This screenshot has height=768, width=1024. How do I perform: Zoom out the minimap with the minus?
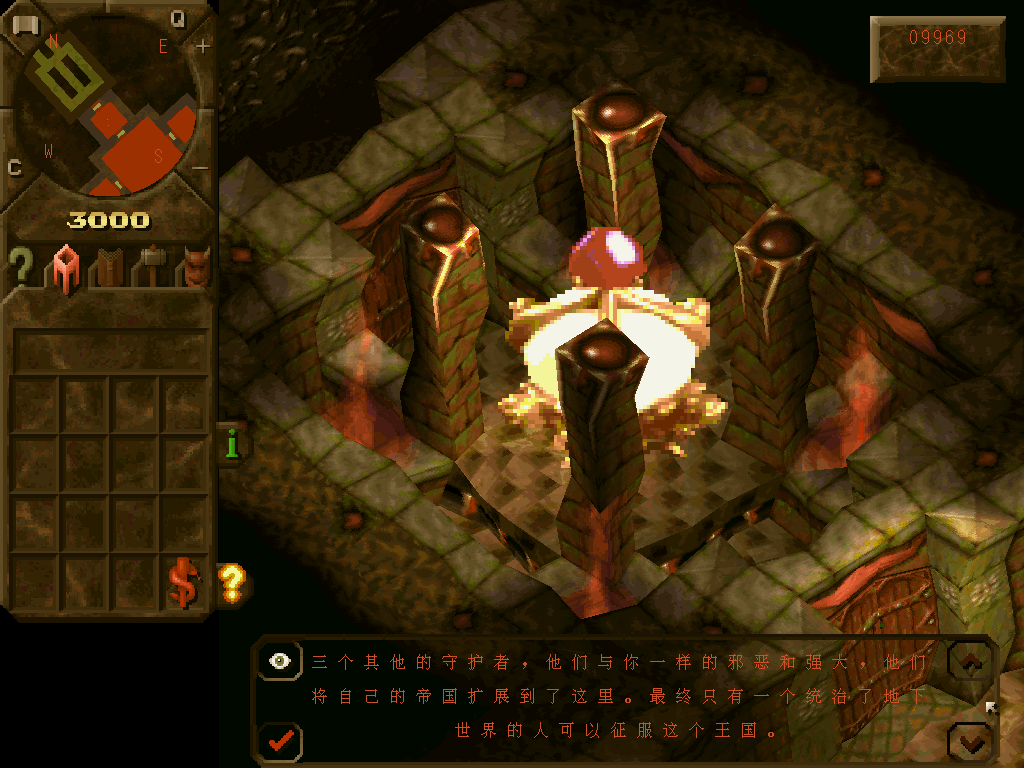pos(201,166)
